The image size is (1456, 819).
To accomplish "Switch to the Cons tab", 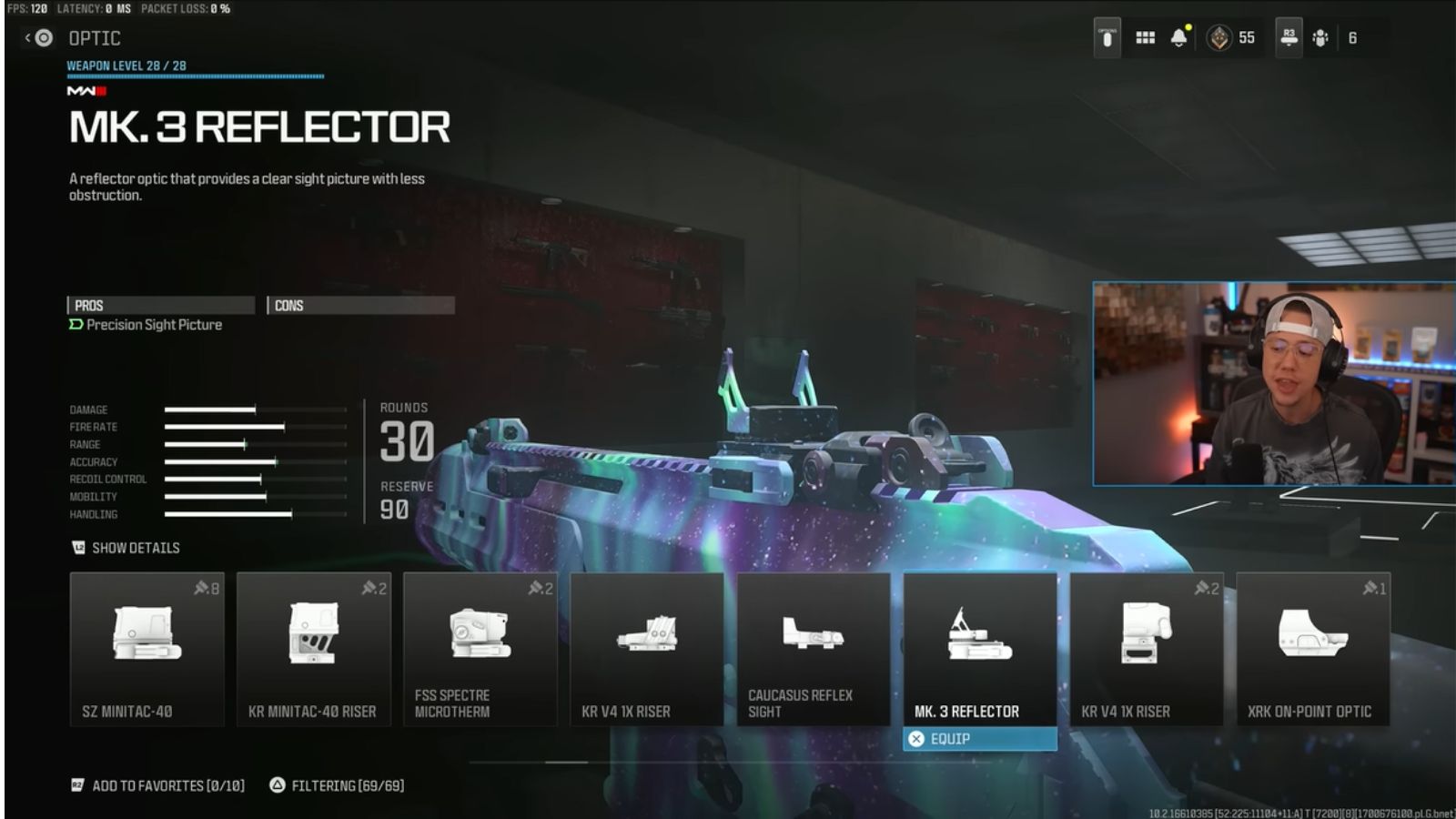I will click(x=359, y=305).
